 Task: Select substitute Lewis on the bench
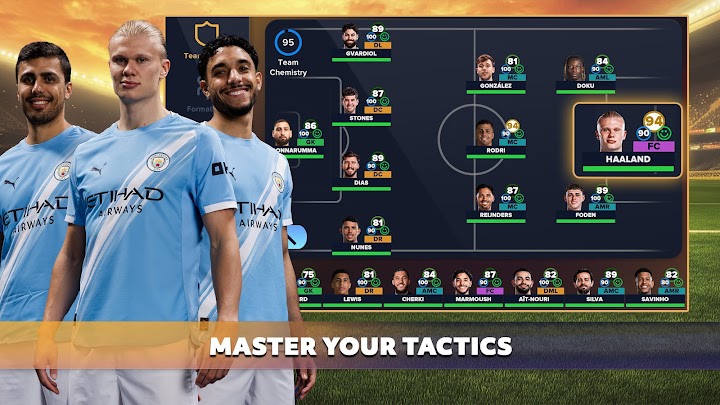tap(352, 287)
